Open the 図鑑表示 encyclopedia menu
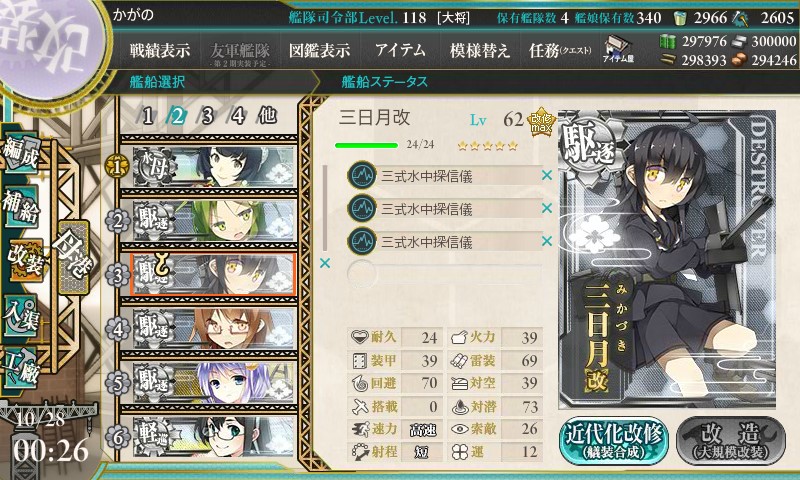 (x=319, y=50)
